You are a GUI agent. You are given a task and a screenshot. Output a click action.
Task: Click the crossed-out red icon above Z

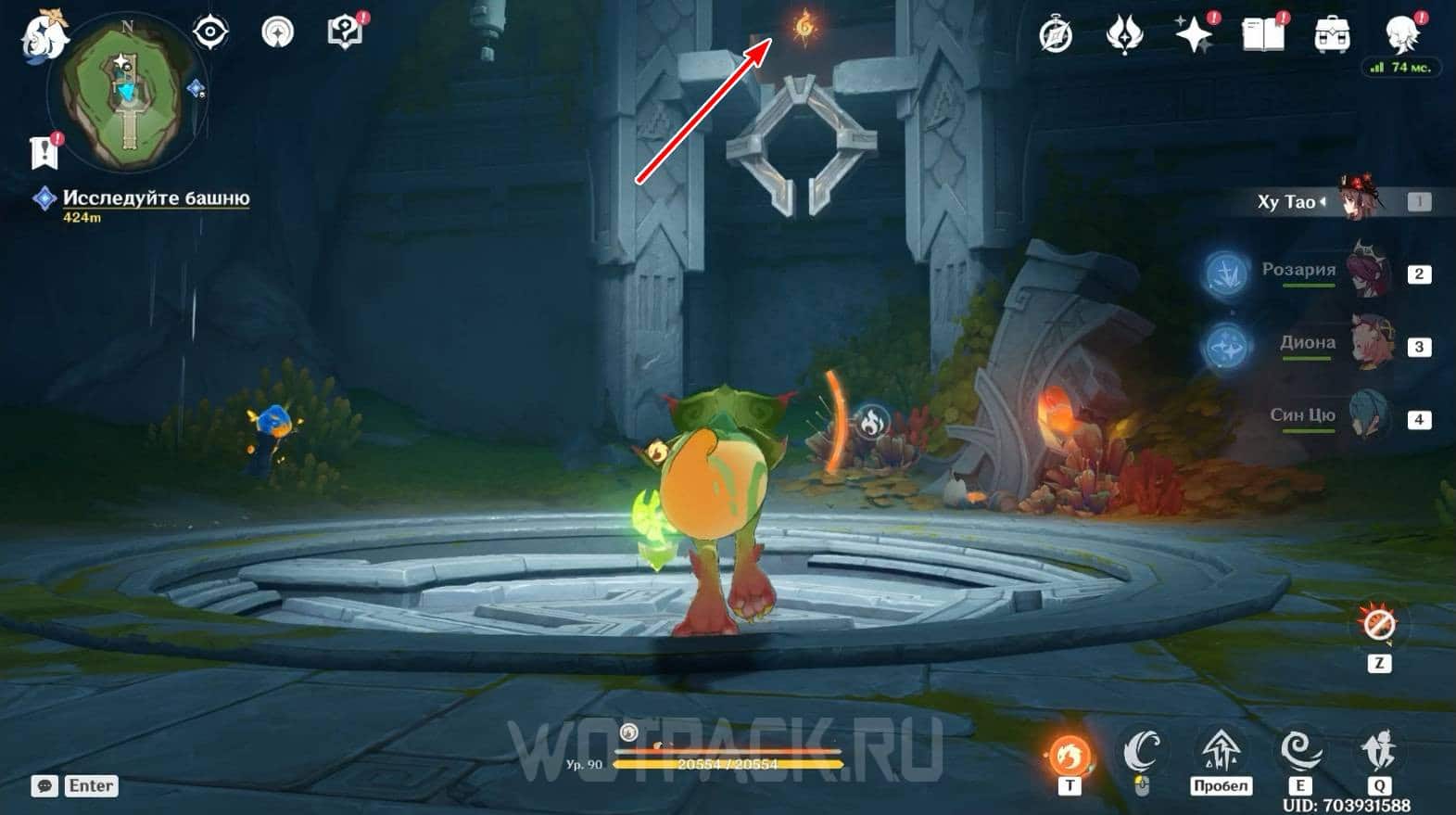[x=1379, y=626]
